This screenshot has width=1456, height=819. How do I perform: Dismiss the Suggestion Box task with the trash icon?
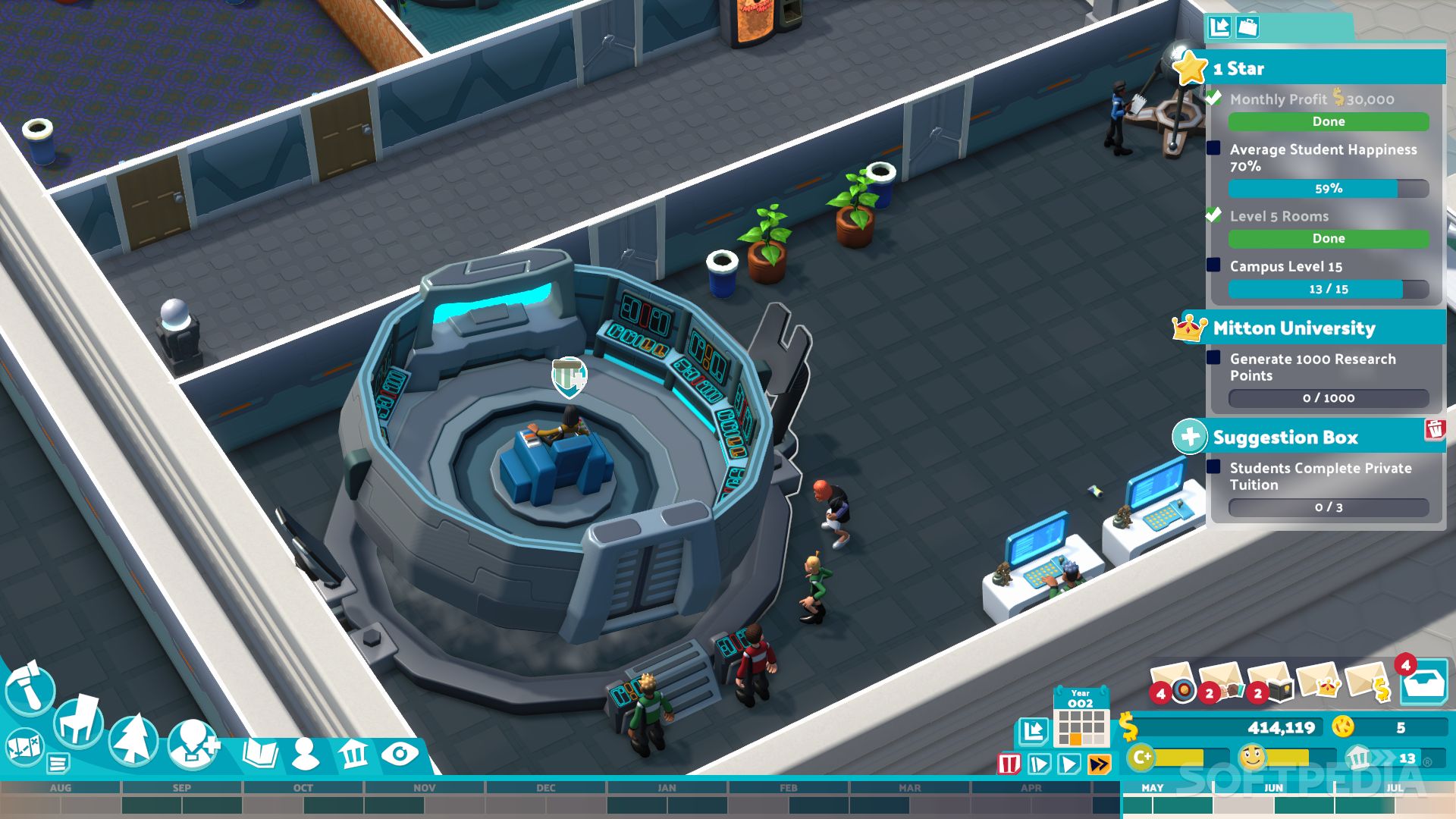tap(1435, 429)
